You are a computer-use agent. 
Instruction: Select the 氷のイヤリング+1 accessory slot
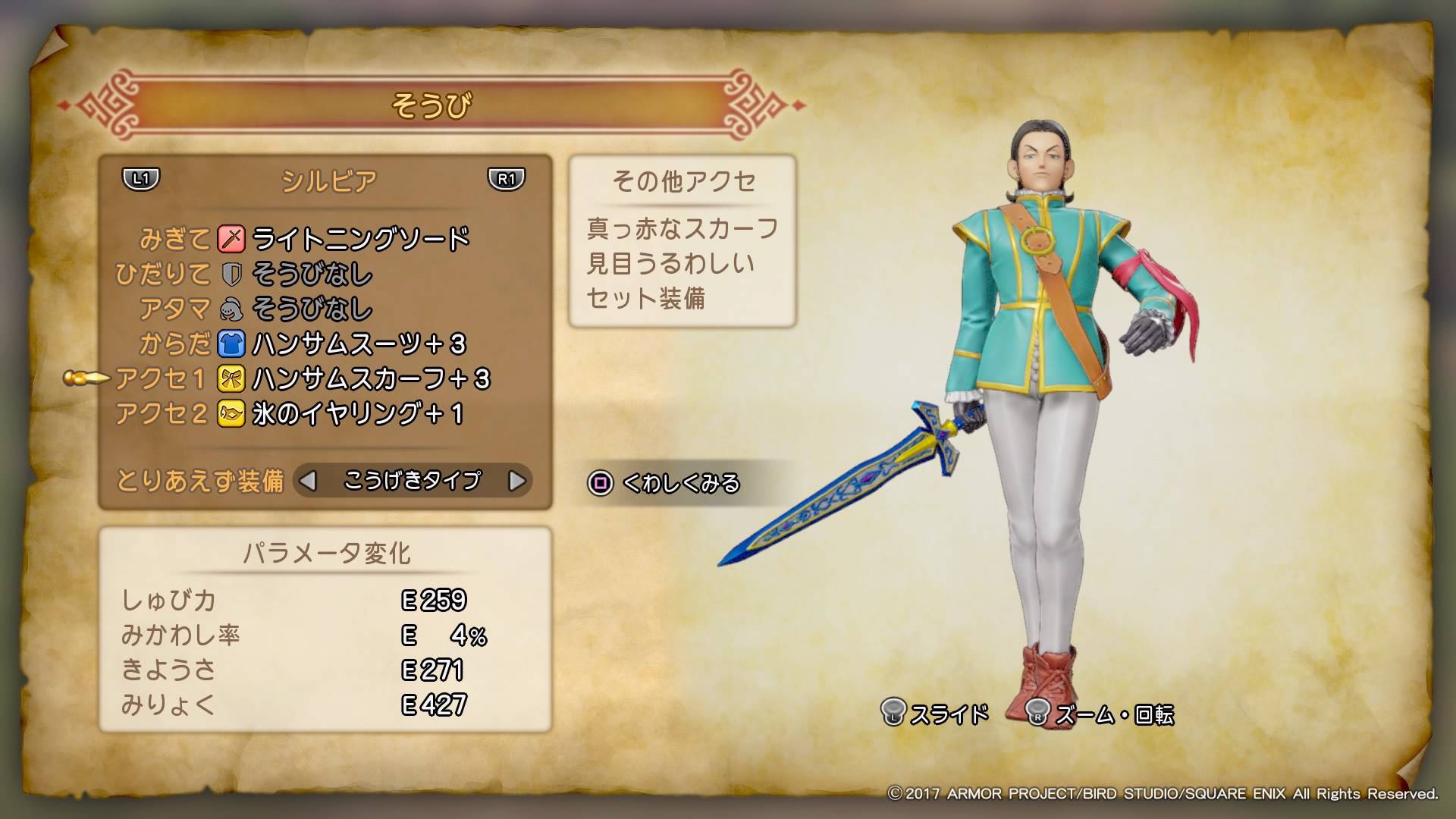[x=356, y=414]
